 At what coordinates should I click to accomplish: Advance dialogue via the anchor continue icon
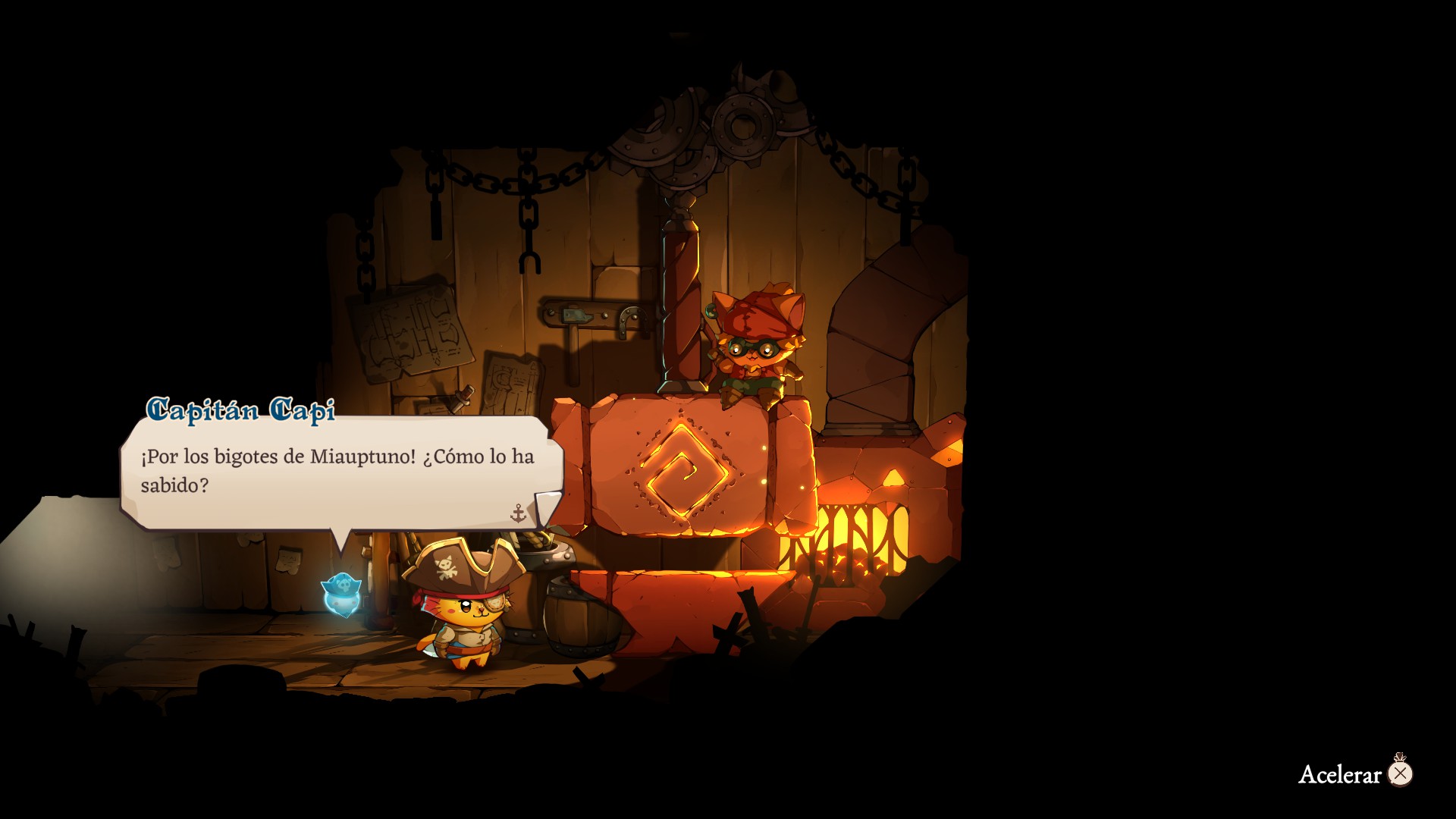tap(519, 514)
